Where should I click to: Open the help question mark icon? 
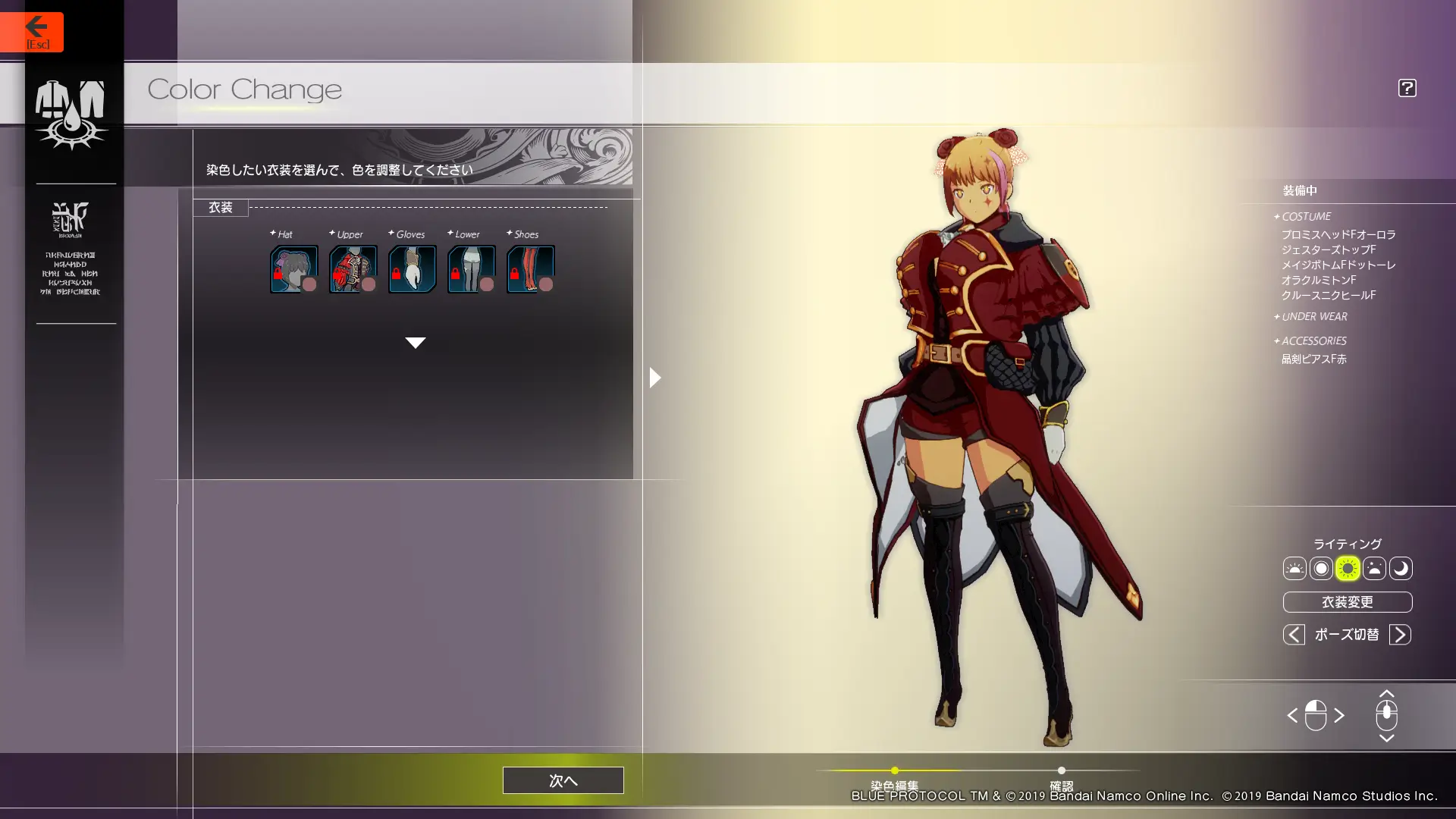pos(1407,88)
